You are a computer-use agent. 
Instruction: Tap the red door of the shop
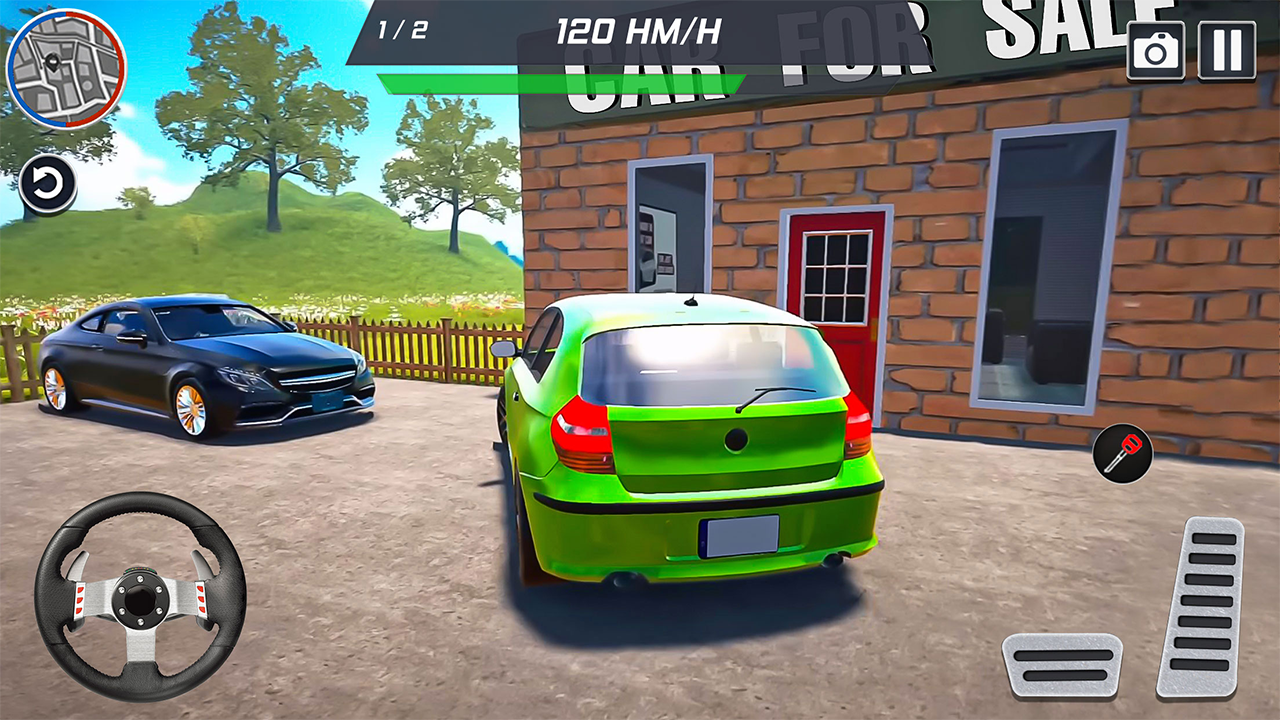838,300
